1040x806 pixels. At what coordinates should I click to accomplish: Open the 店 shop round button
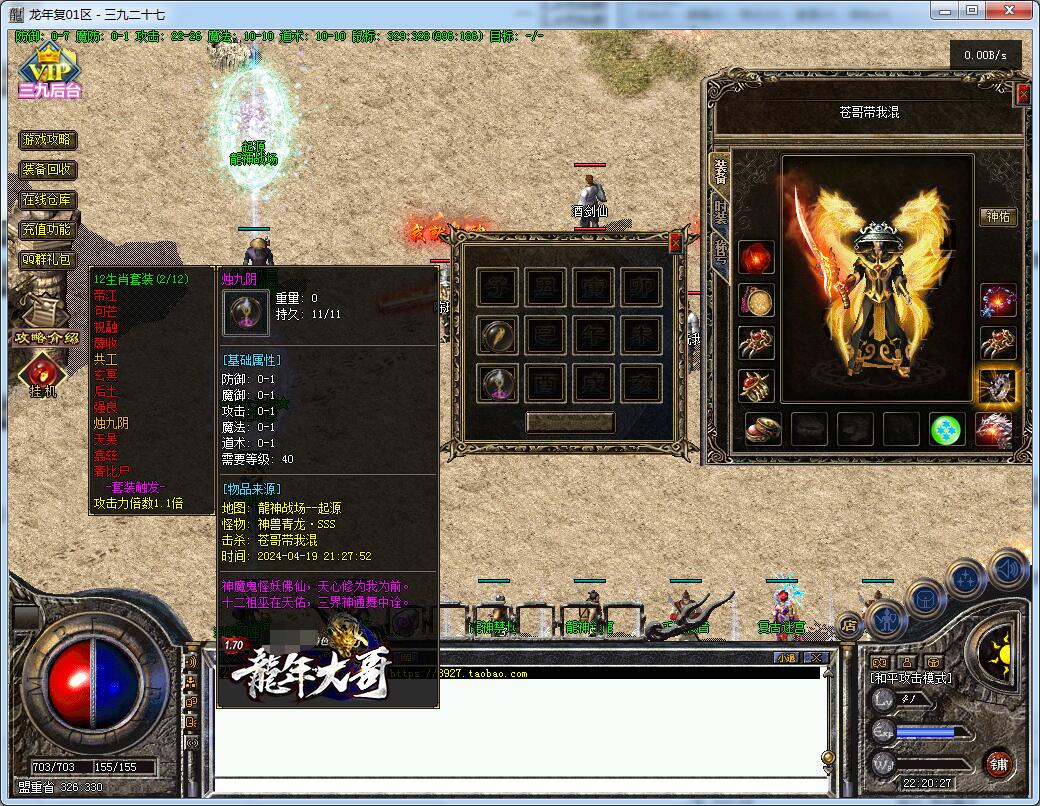click(849, 627)
